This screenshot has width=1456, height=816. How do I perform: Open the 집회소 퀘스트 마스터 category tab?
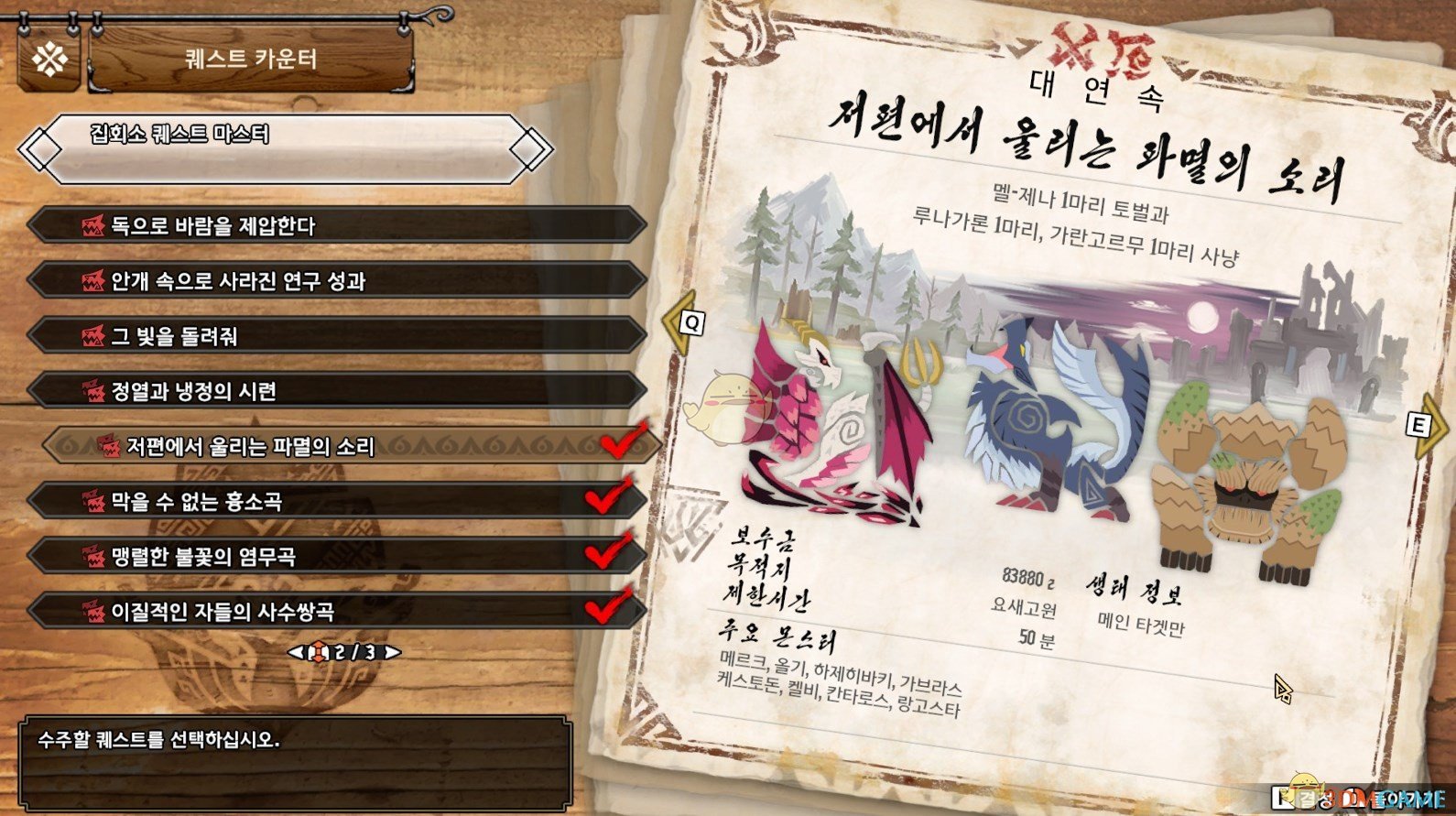click(275, 133)
